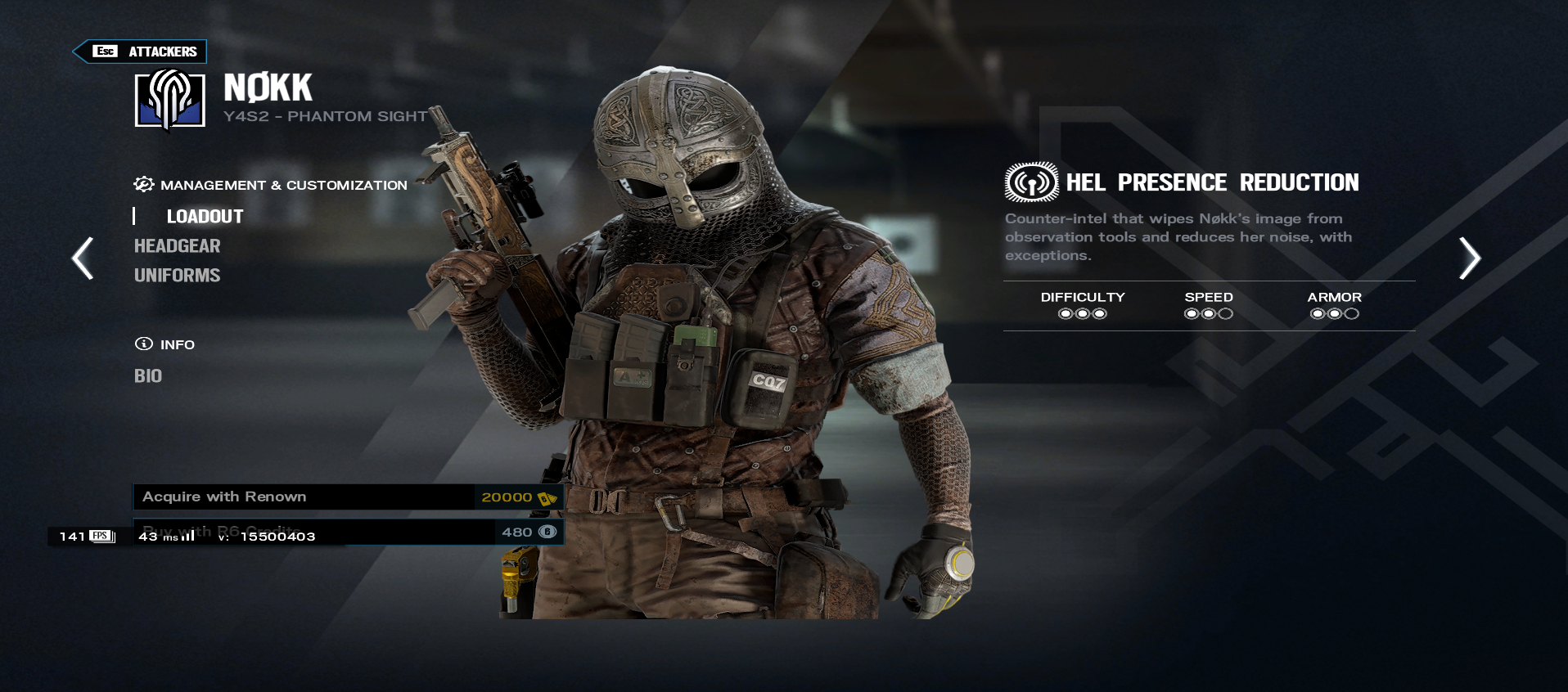Click Nøkk's operator emblem icon
Screen dimensions: 1568x692
coord(170,99)
